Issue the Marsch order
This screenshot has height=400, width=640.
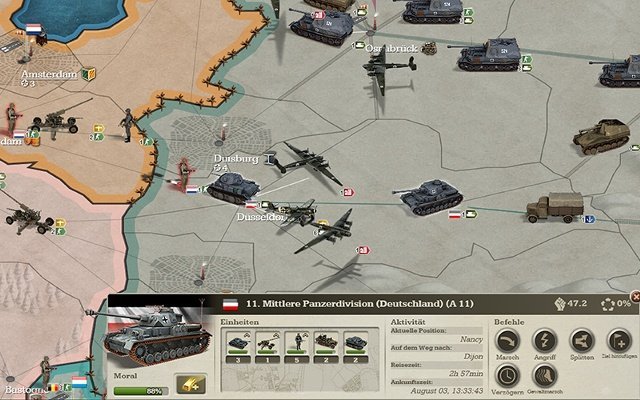(506, 341)
